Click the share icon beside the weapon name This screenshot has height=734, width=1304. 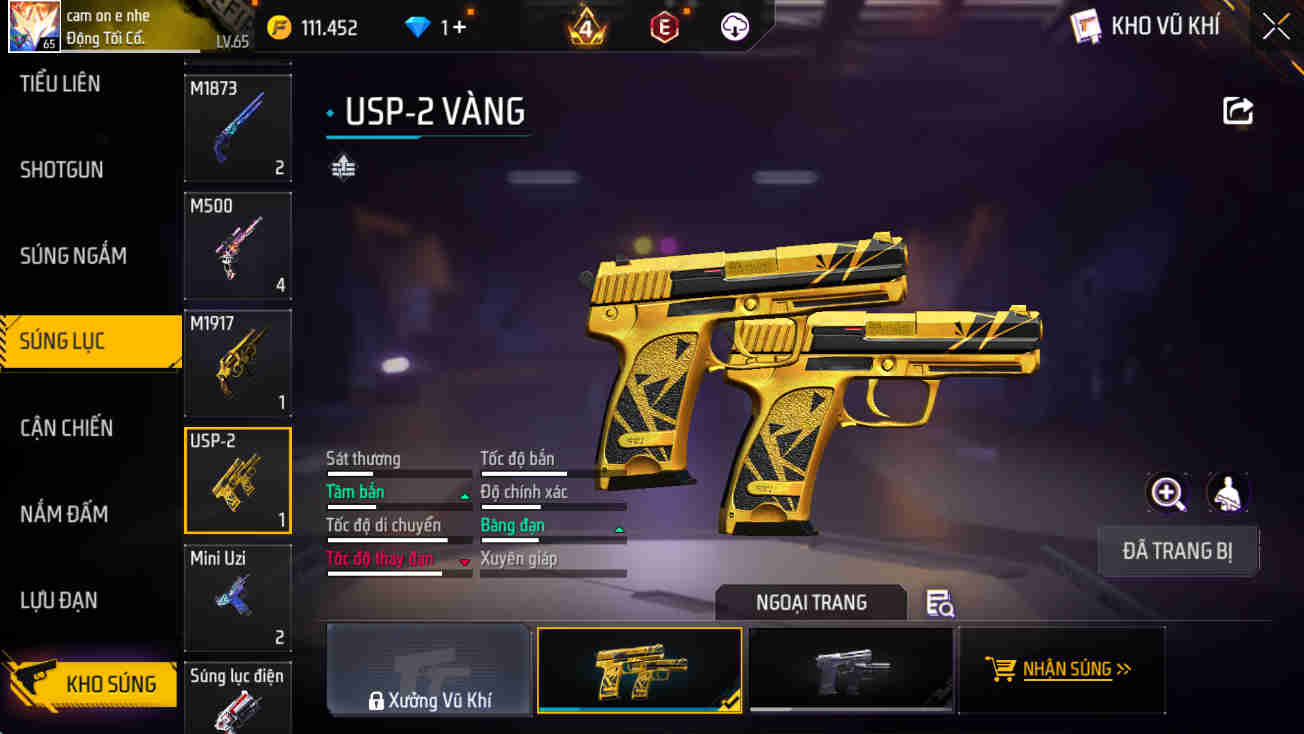1237,110
